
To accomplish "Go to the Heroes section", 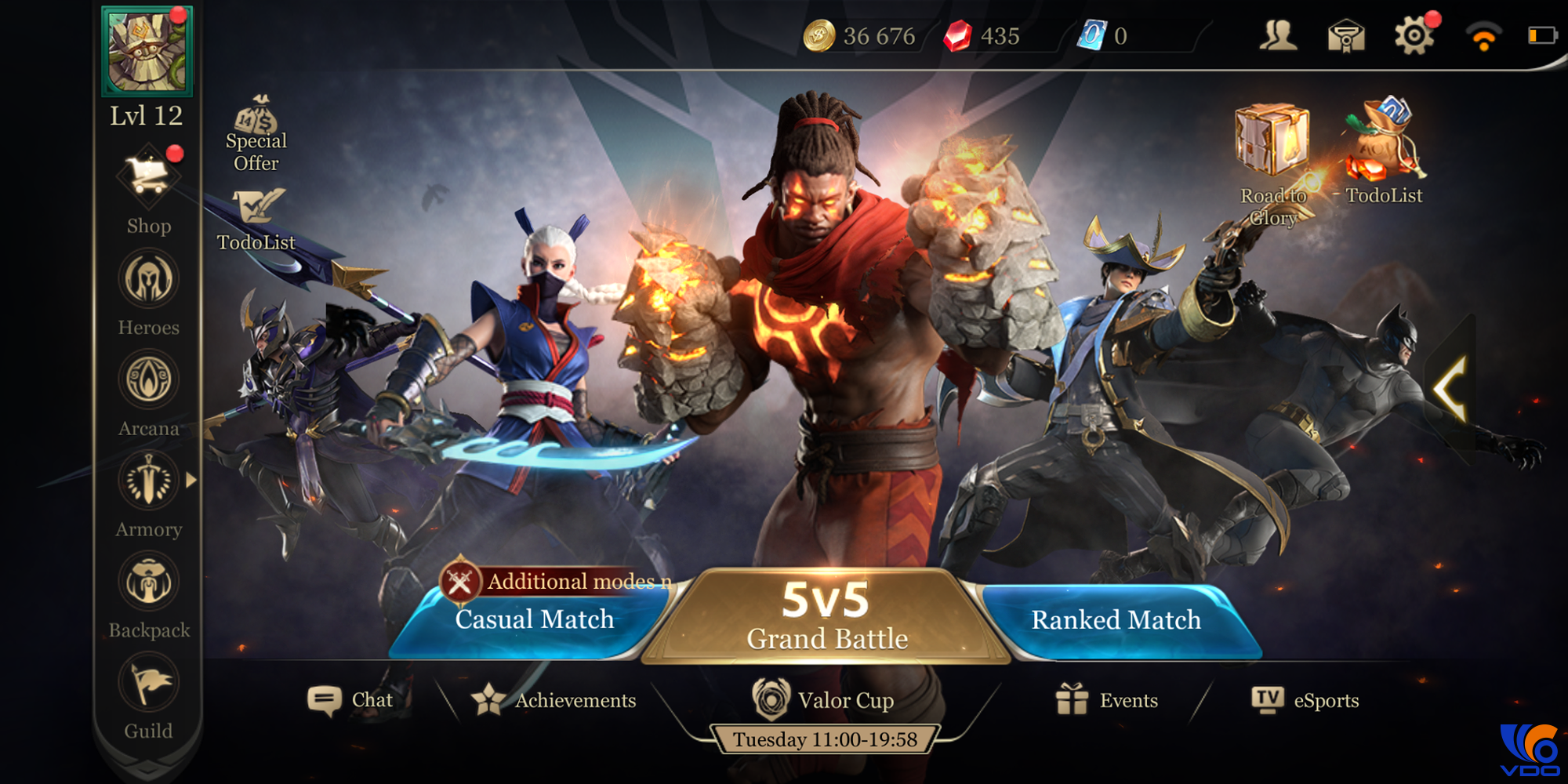I will (148, 280).
